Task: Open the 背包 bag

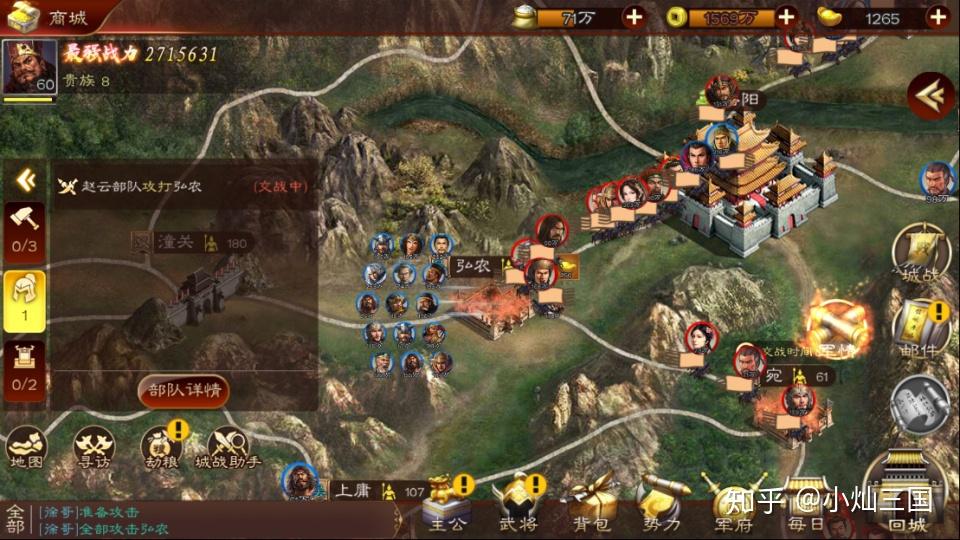Action: (586, 503)
